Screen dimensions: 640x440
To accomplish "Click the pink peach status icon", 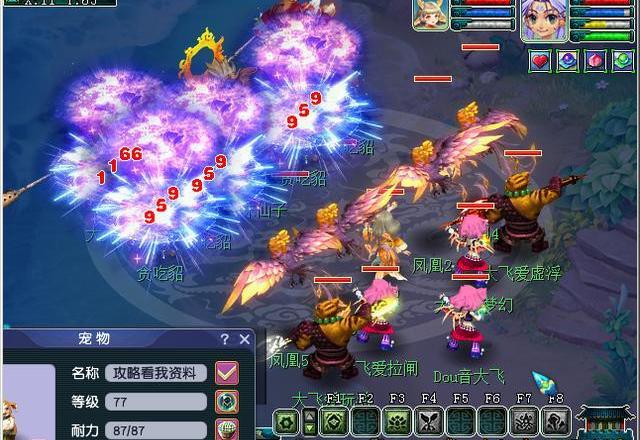I will click(x=594, y=61).
